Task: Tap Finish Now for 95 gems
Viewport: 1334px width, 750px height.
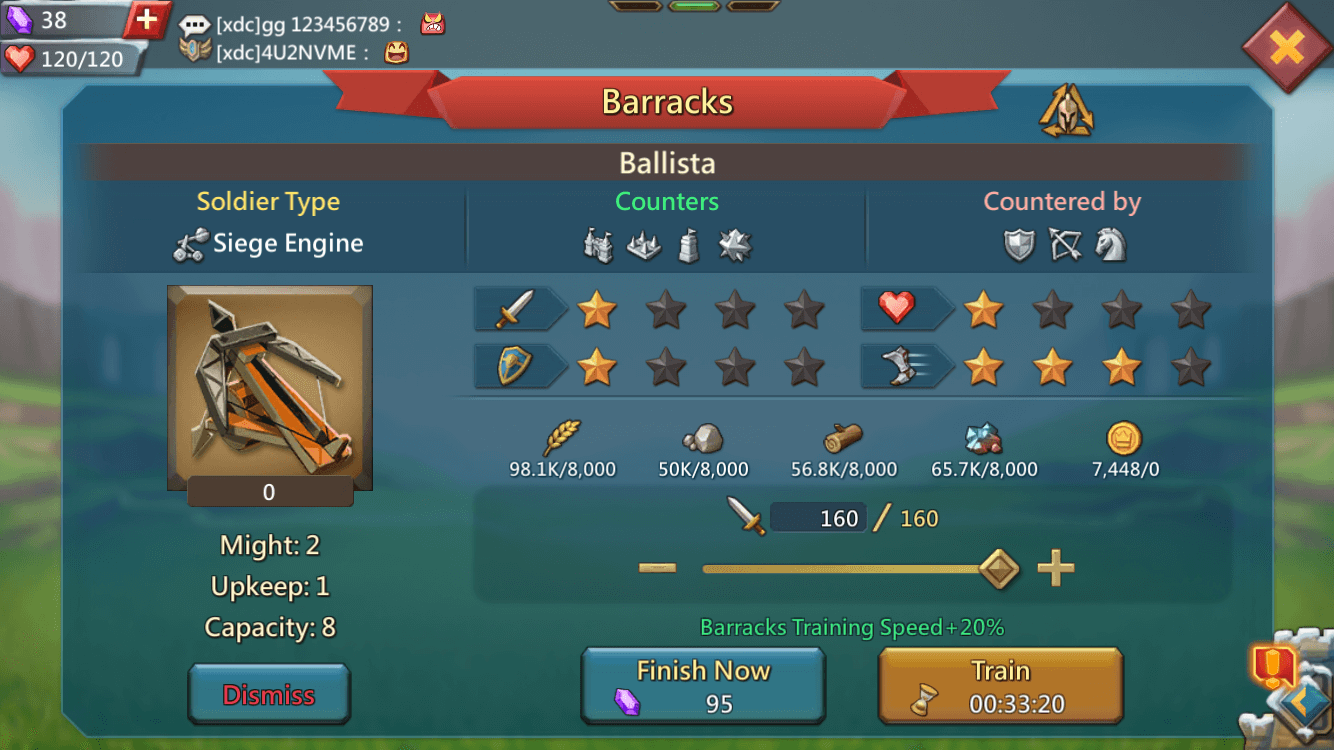Action: 703,684
